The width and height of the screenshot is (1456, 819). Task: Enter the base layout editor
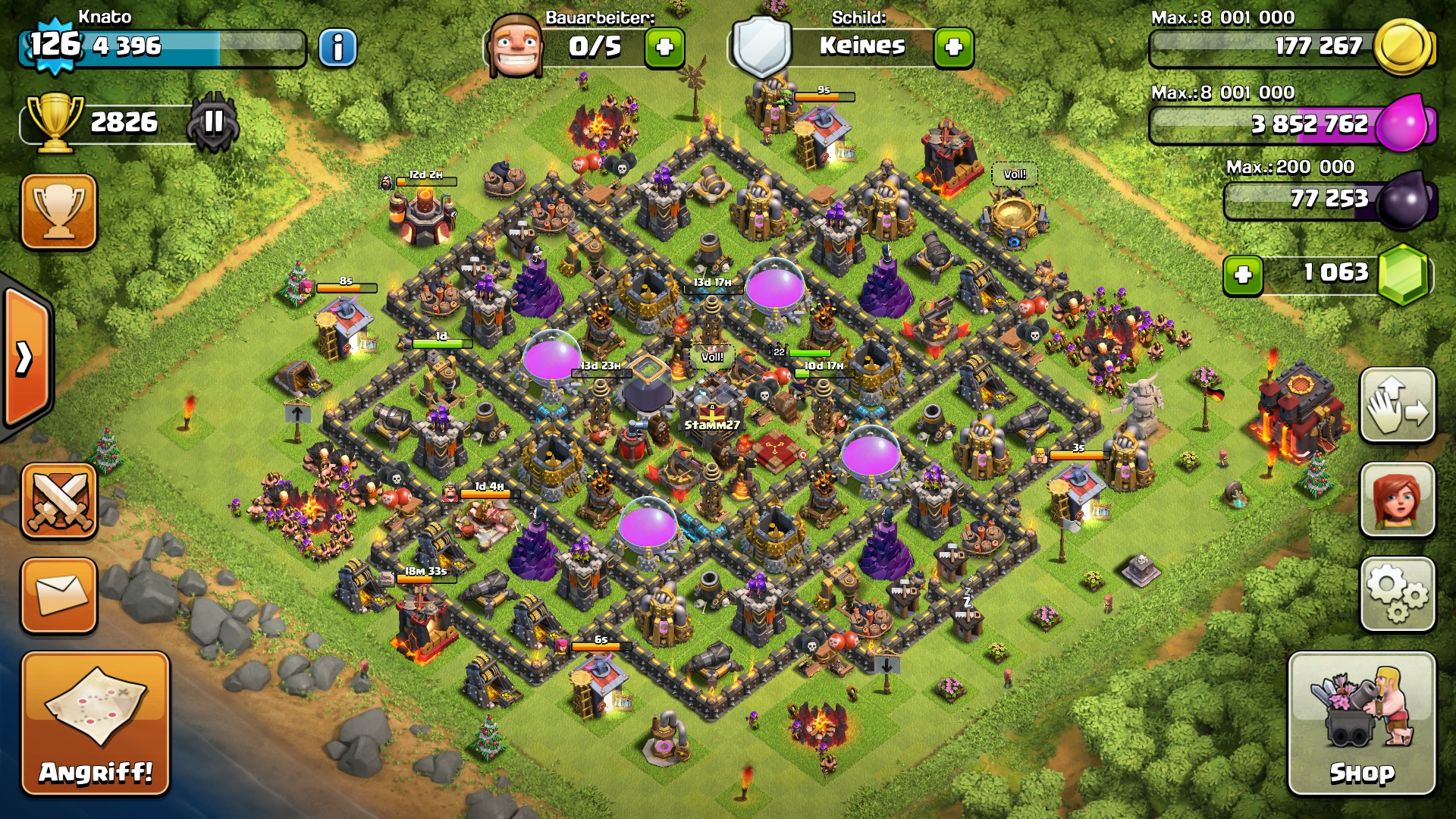1397,405
